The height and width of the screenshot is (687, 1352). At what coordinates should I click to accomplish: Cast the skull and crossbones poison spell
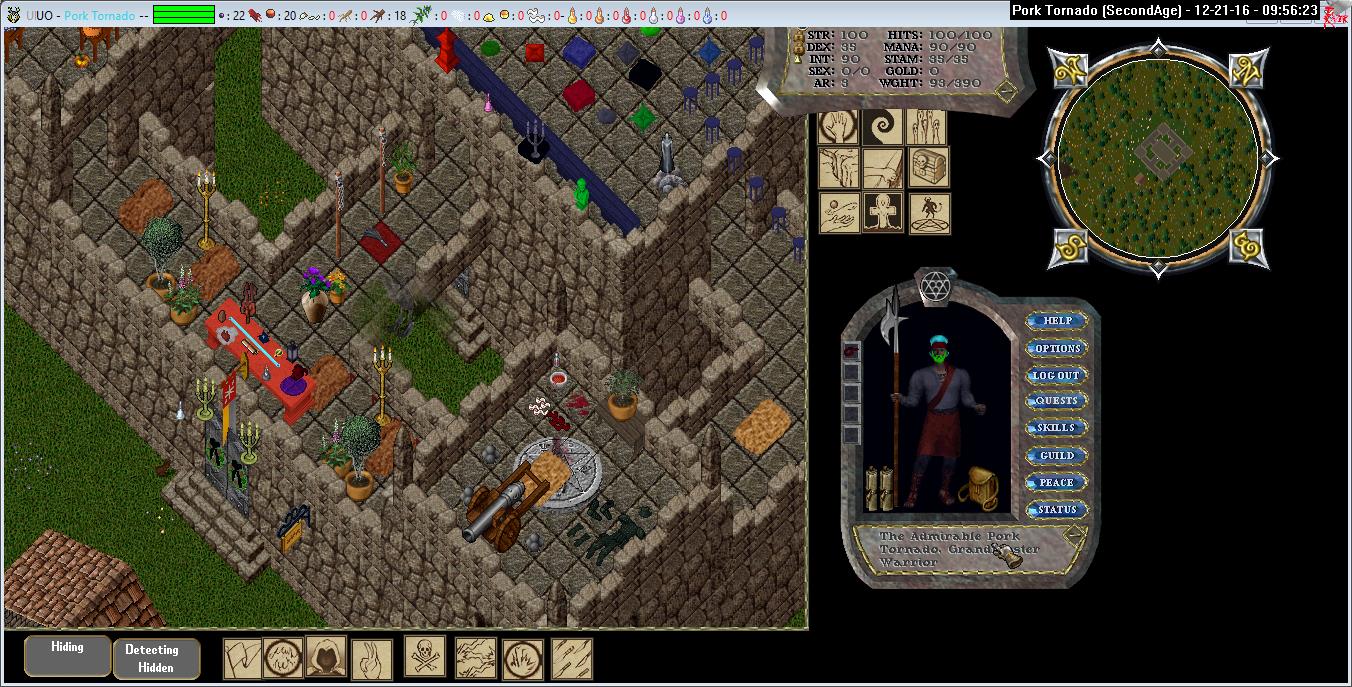(x=425, y=657)
